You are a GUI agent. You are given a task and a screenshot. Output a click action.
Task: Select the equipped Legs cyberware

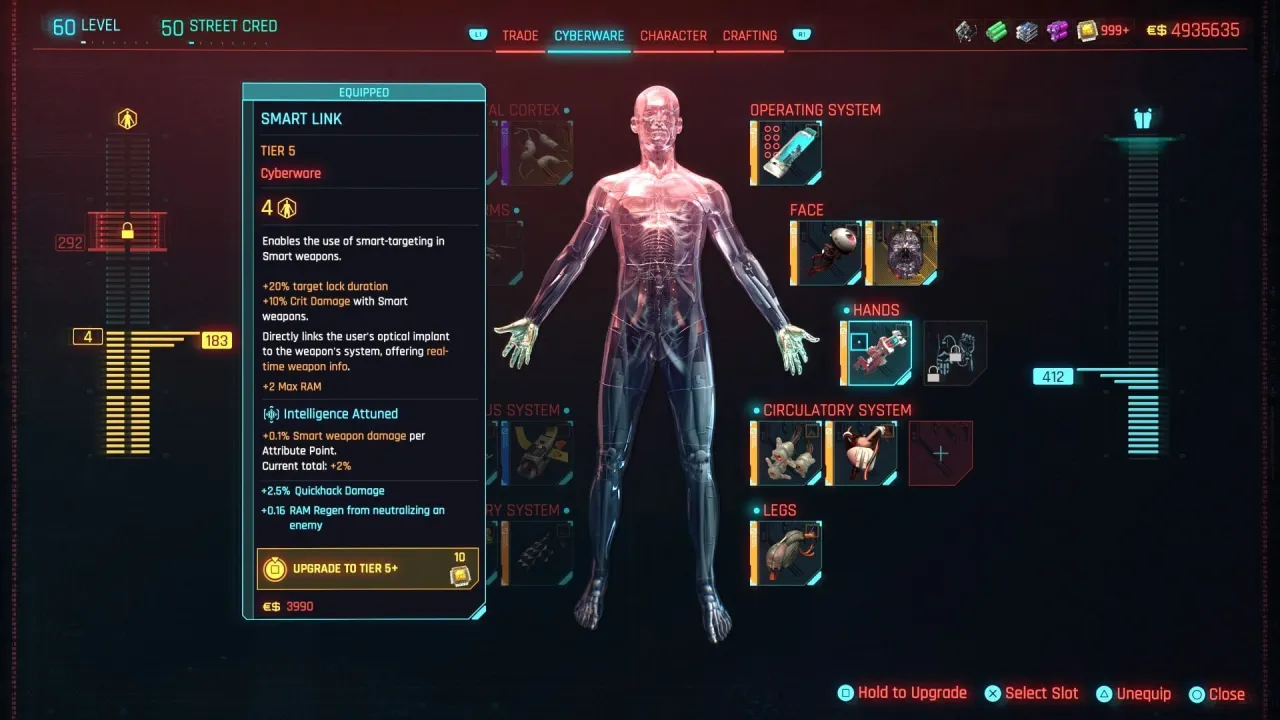click(786, 552)
